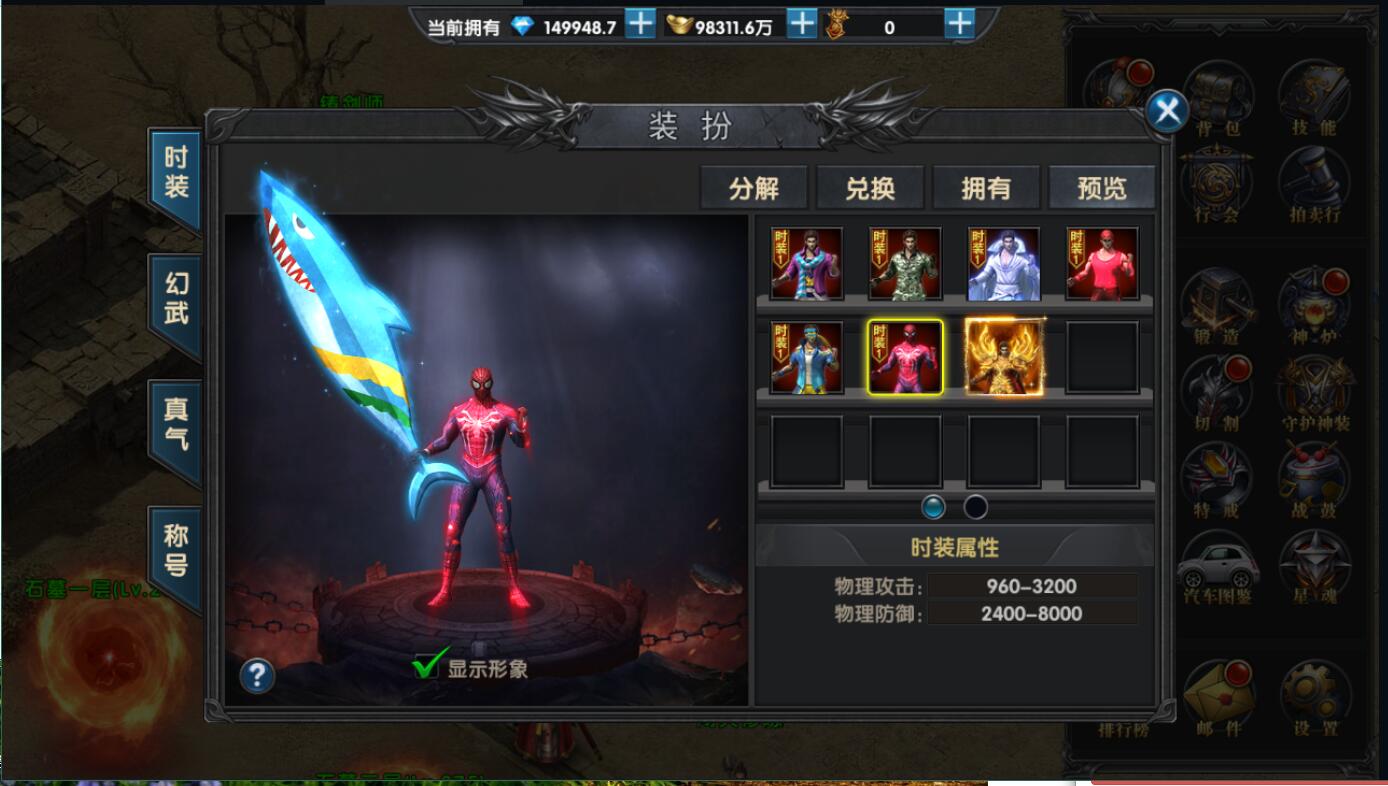Close the 装扮 window

pyautogui.click(x=1166, y=111)
